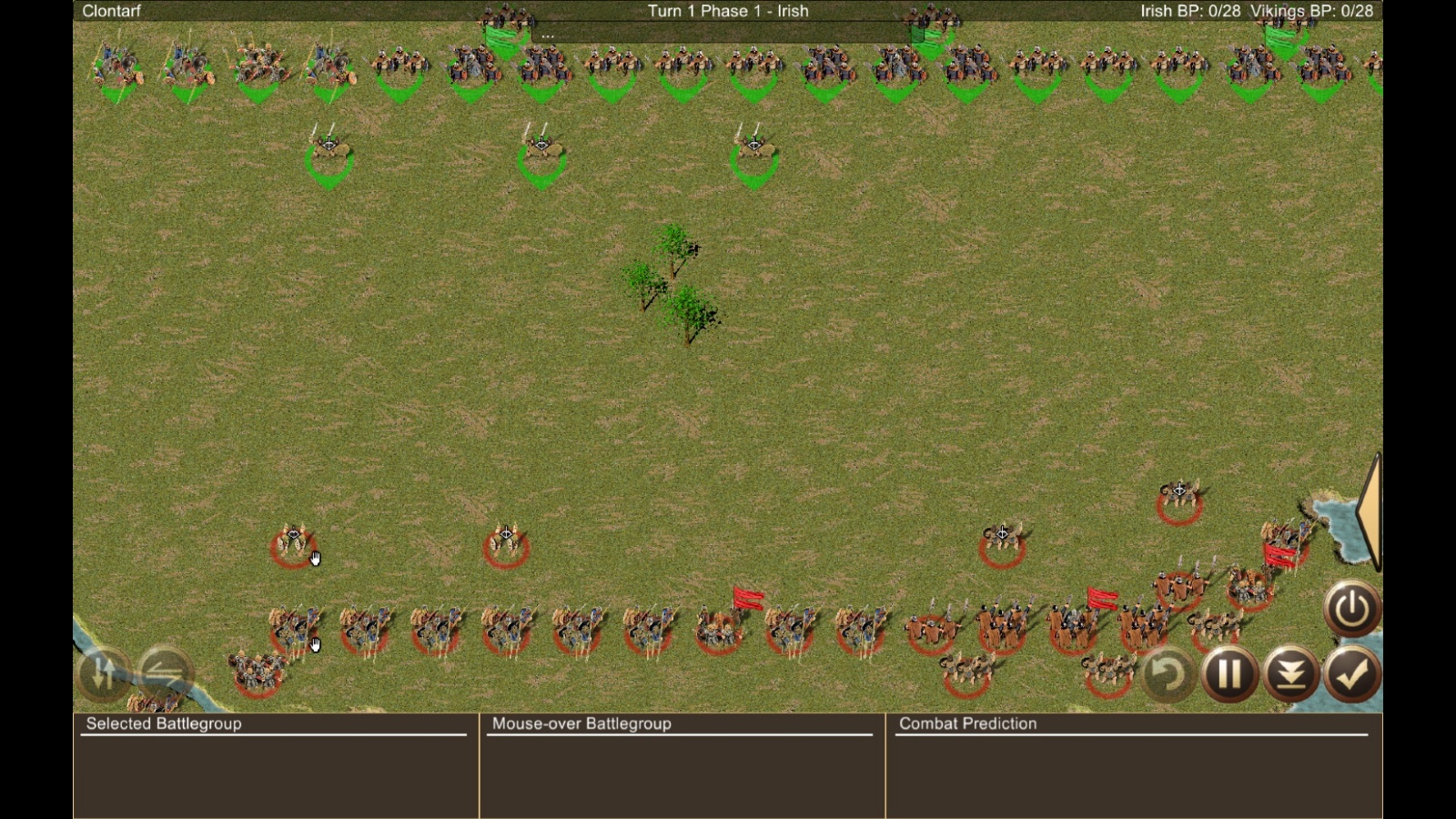The width and height of the screenshot is (1456, 819).
Task: Click the double down-arrow button
Action: (x=1290, y=674)
